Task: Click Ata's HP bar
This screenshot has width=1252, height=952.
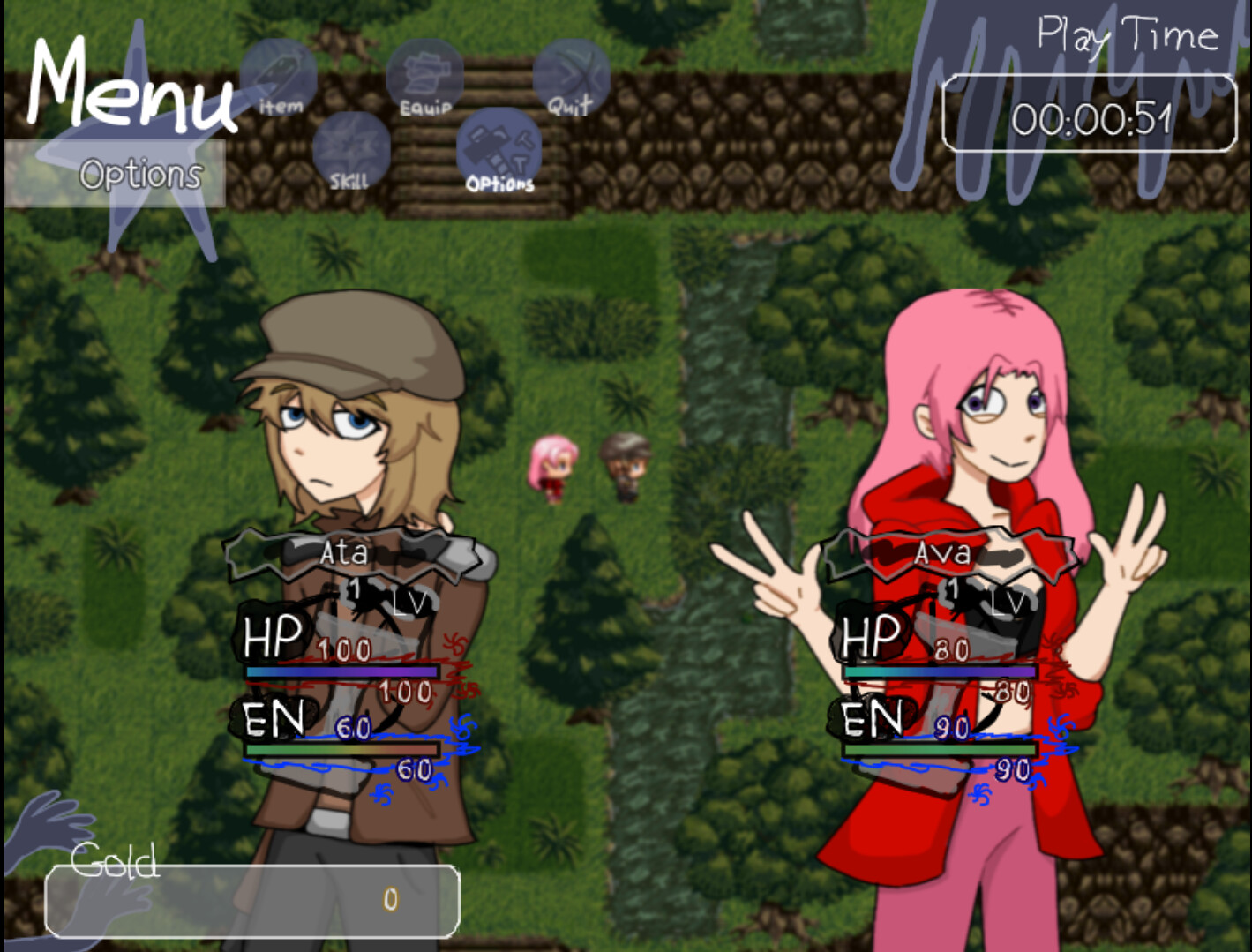Action: (341, 672)
